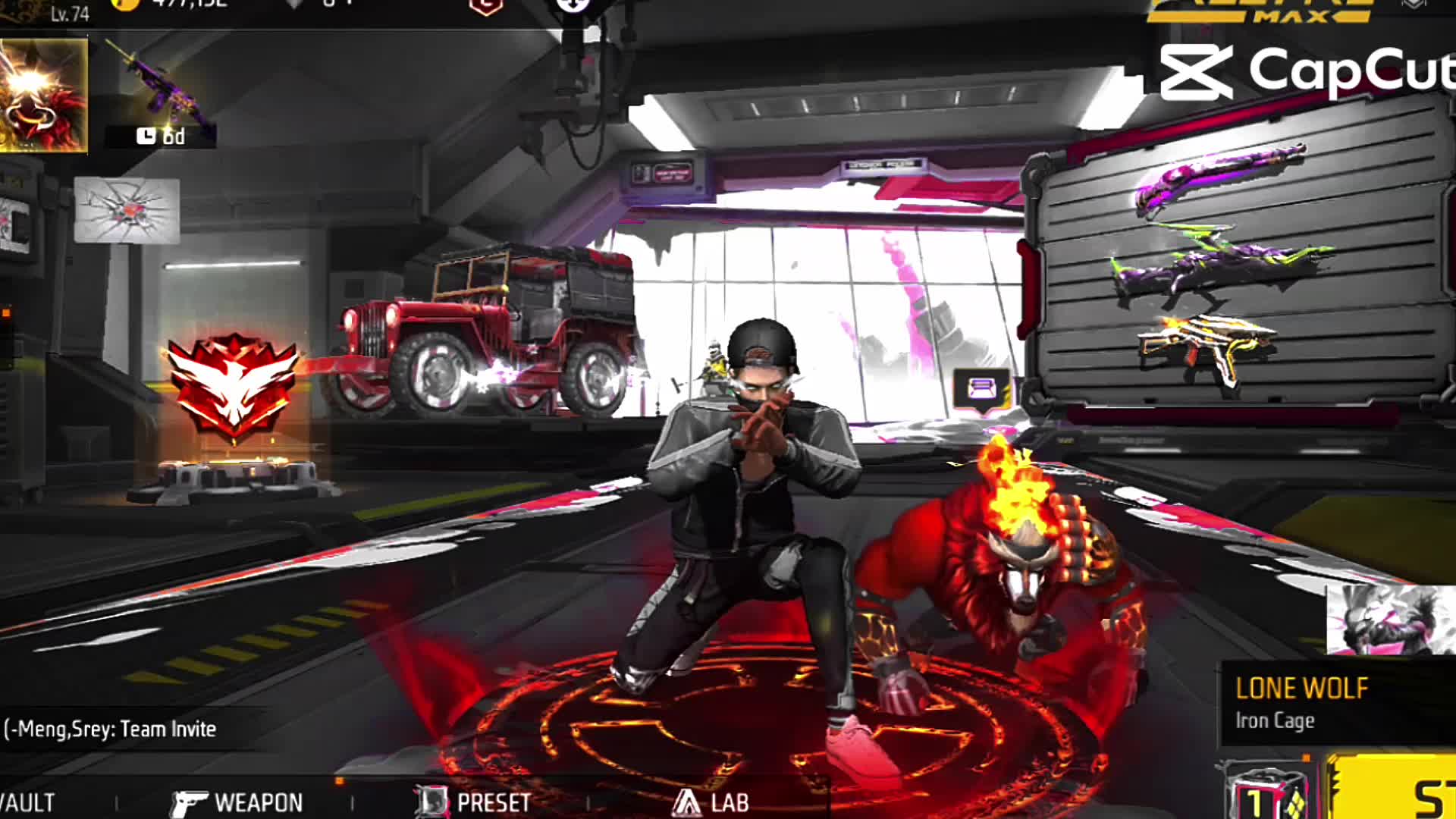Click the yellow start button

pyautogui.click(x=1395, y=789)
